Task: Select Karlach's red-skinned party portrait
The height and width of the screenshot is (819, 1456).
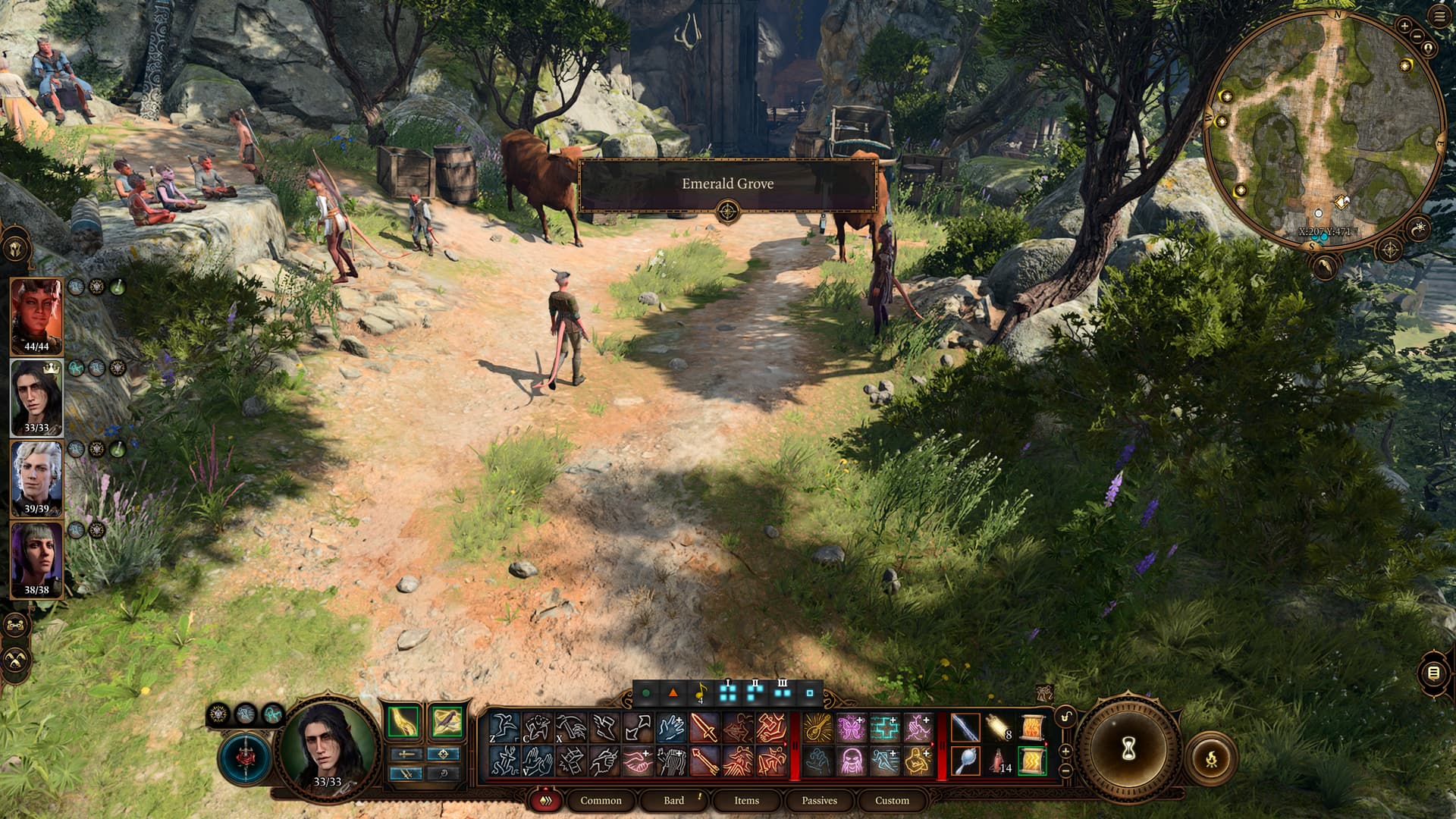Action: point(36,314)
